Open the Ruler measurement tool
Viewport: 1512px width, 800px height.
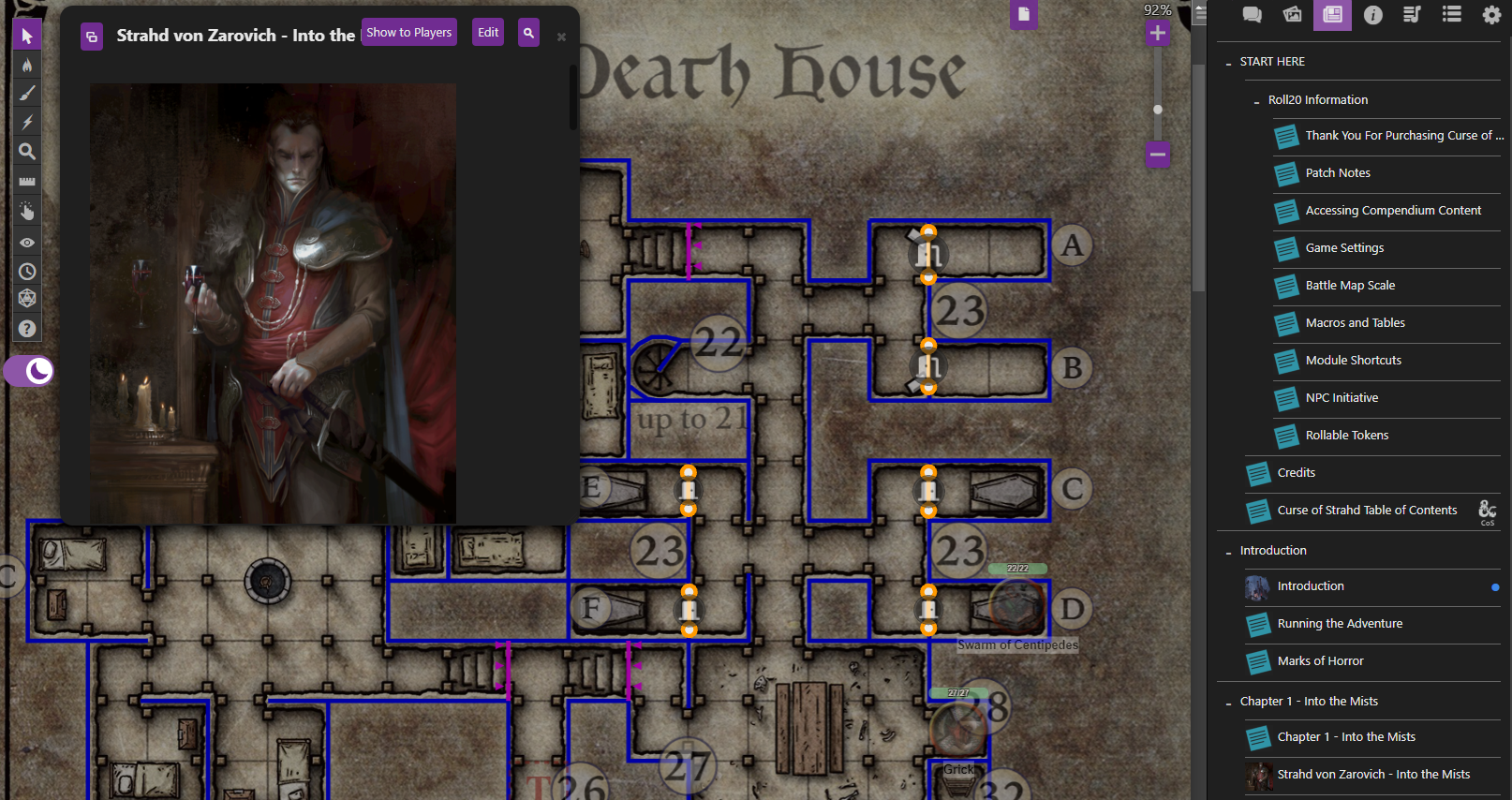point(26,181)
